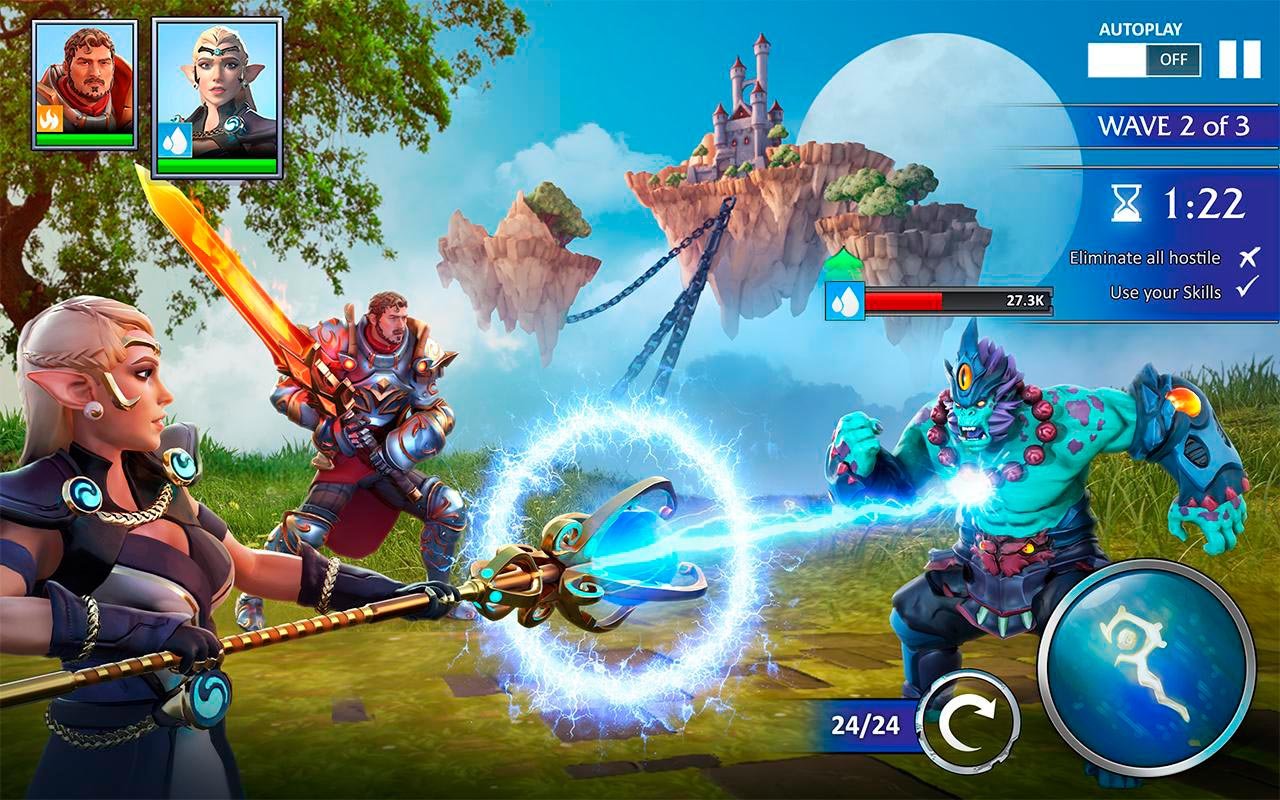Activate the lightning skill orb
1280x800 pixels.
point(1146,669)
